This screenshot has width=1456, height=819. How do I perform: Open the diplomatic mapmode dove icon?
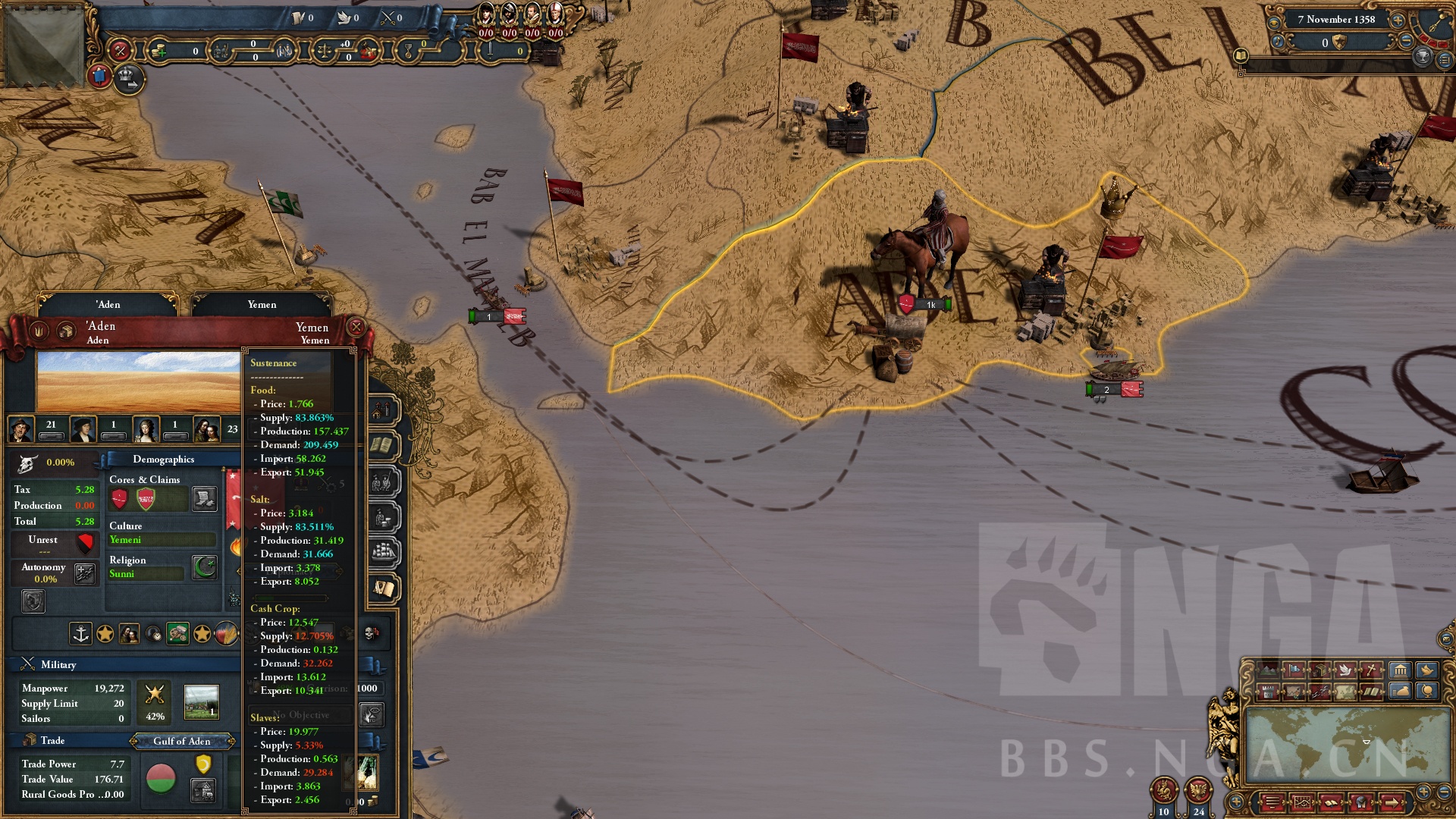tap(1346, 670)
